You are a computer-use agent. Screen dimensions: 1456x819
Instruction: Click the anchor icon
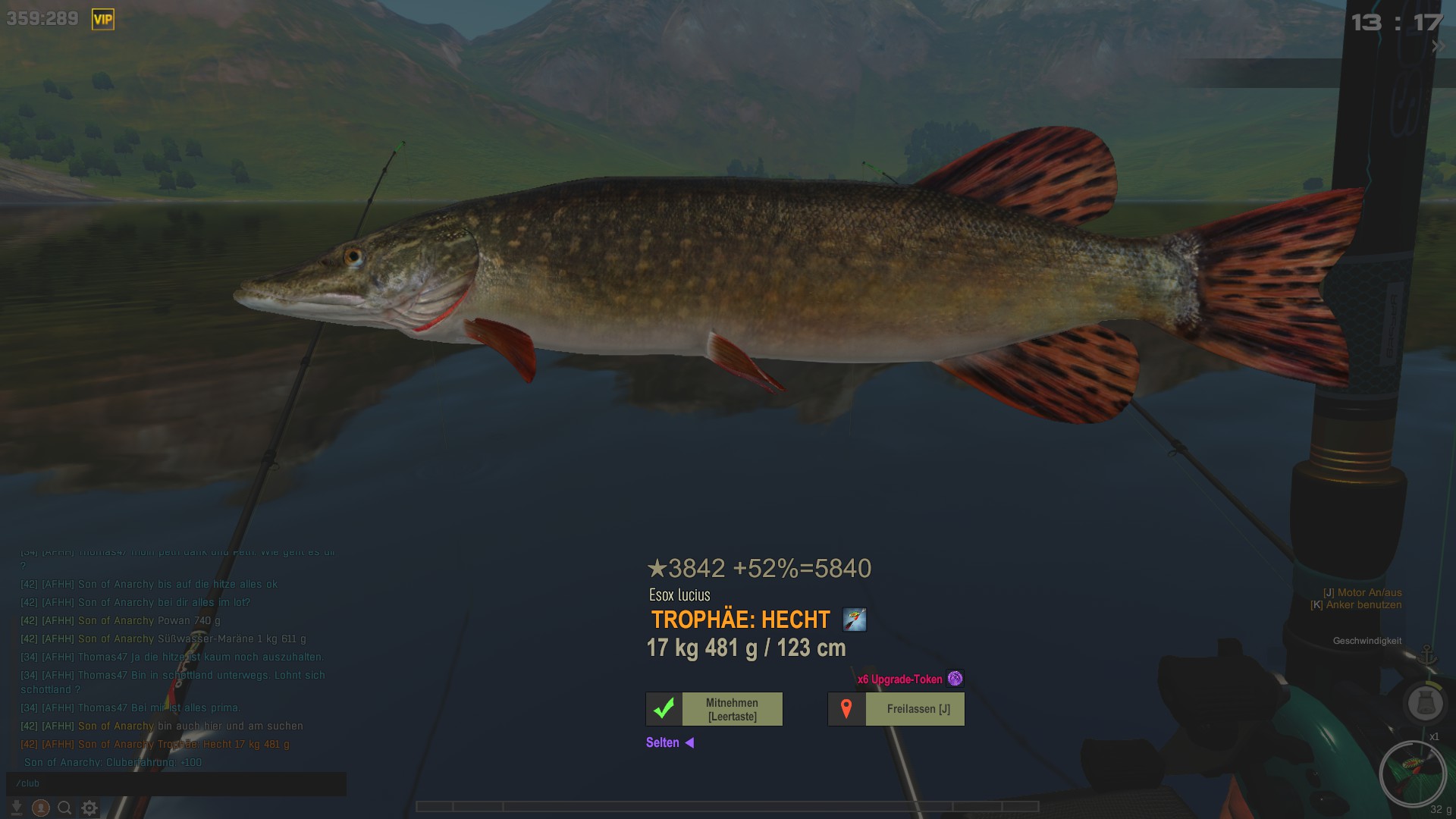[x=1428, y=654]
